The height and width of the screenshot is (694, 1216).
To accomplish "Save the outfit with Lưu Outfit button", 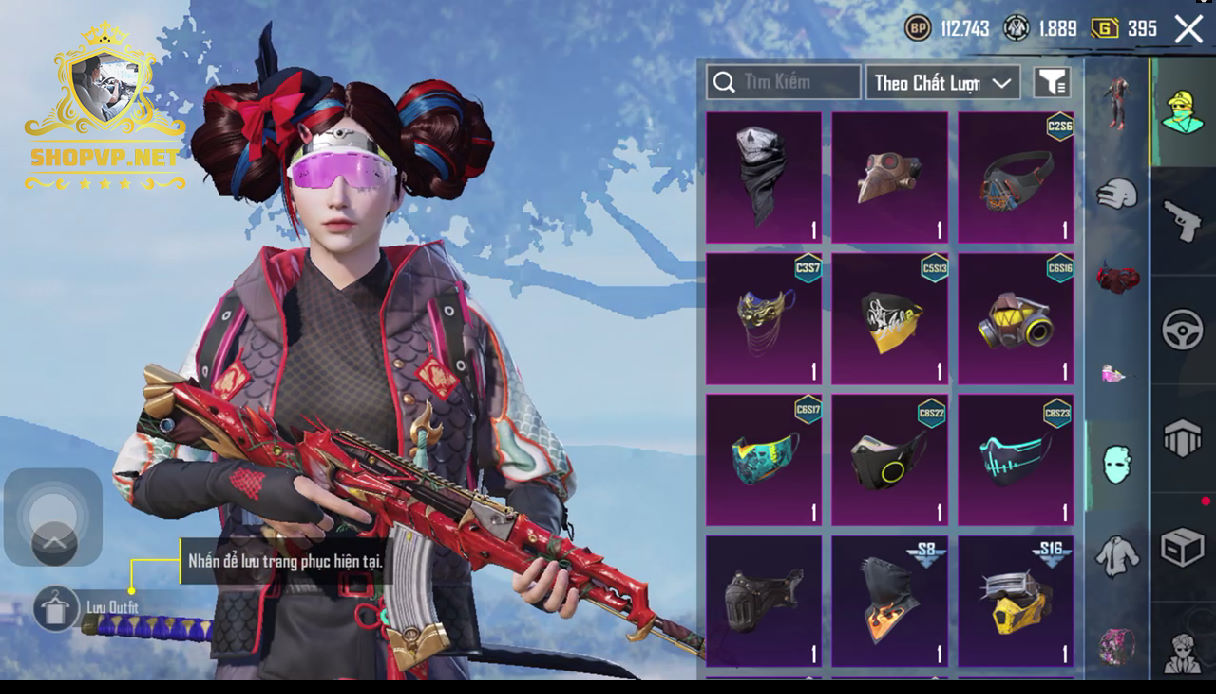I will tap(56, 608).
